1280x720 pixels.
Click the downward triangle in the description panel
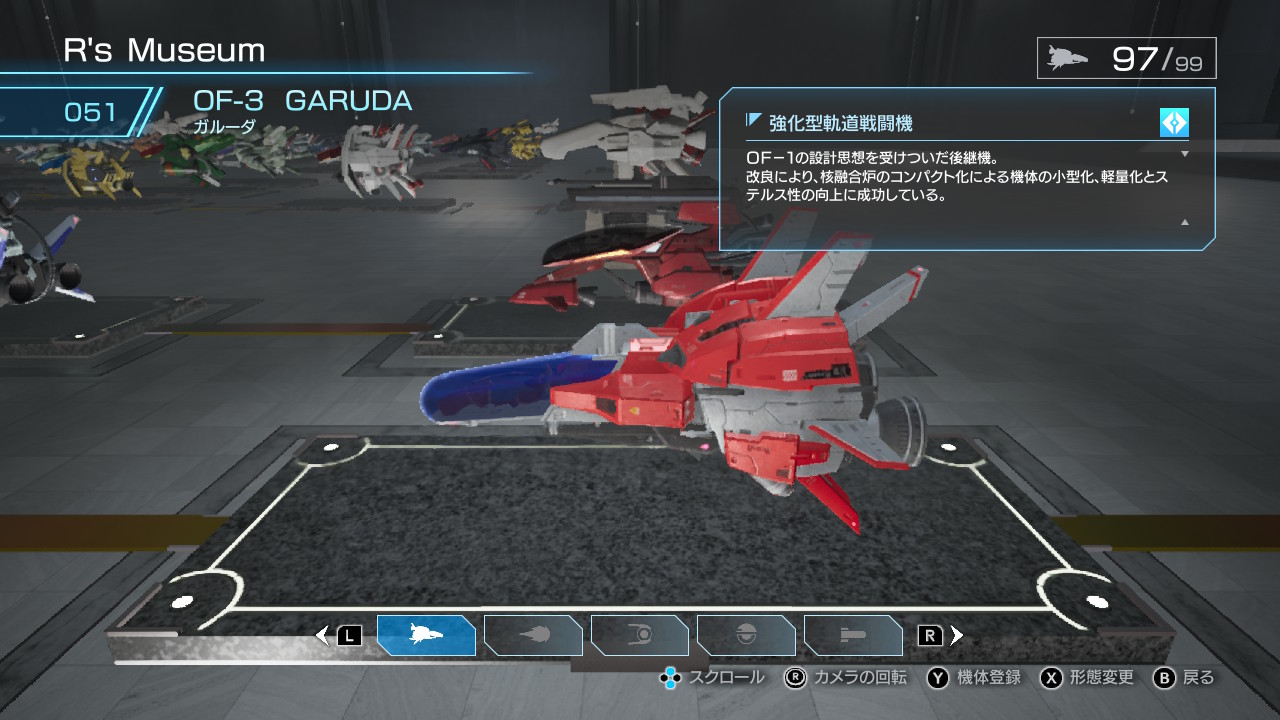click(x=1185, y=154)
